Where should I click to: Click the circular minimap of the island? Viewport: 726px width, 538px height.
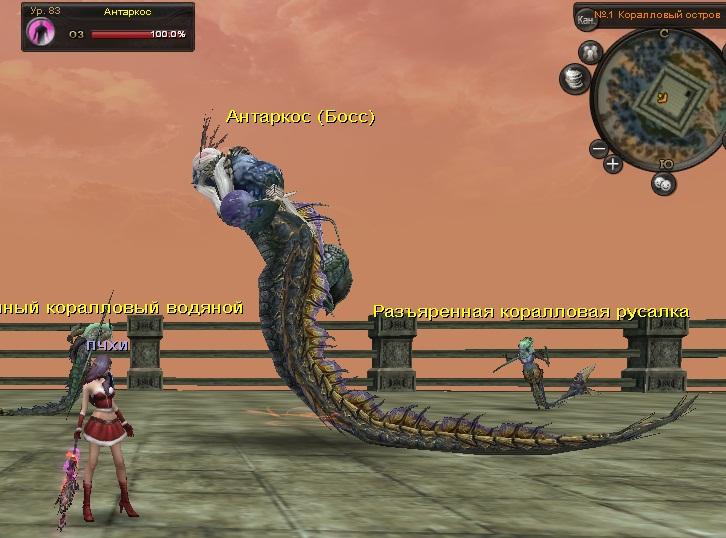[x=661, y=96]
